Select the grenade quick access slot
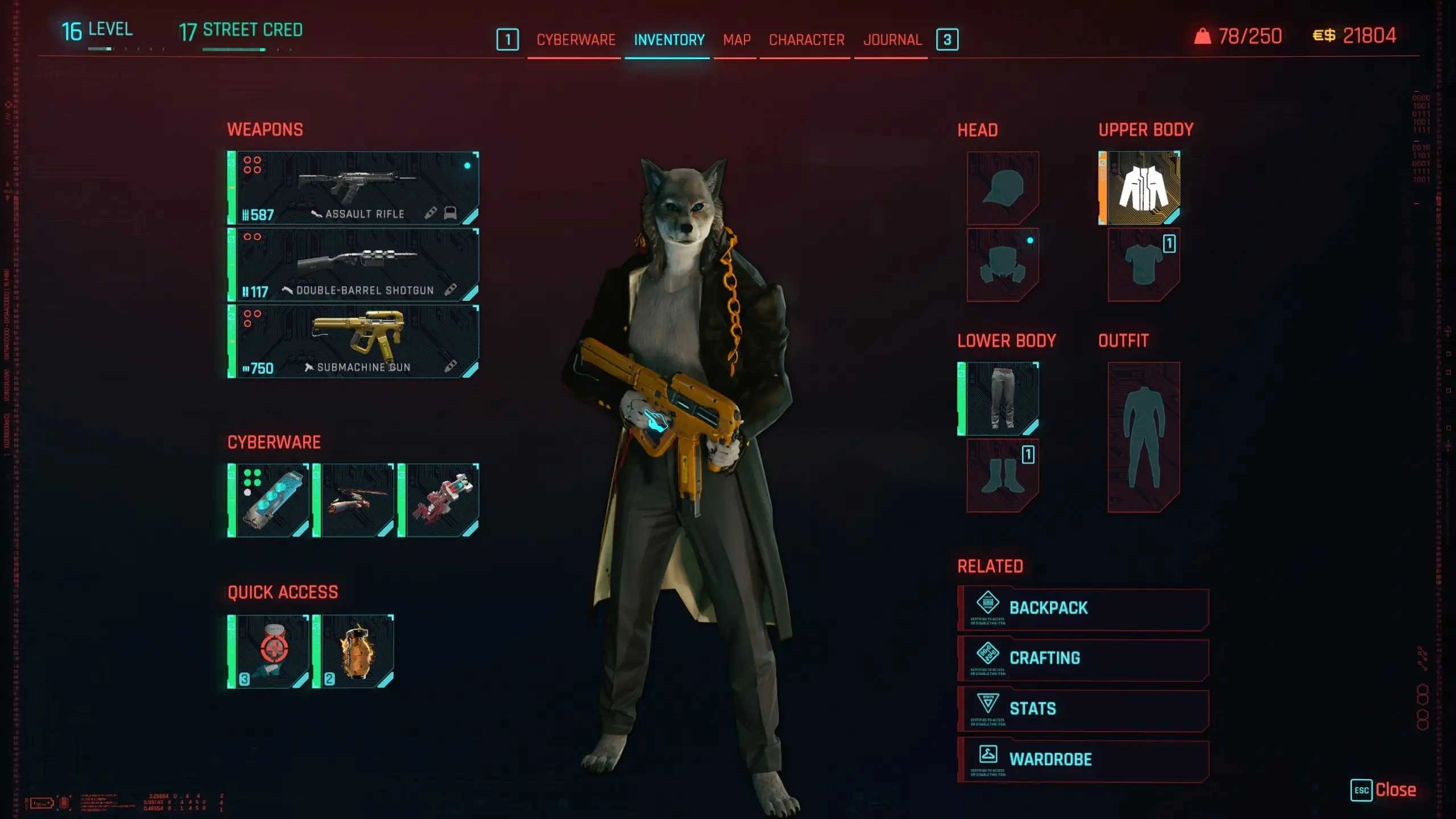1456x819 pixels. tap(354, 652)
